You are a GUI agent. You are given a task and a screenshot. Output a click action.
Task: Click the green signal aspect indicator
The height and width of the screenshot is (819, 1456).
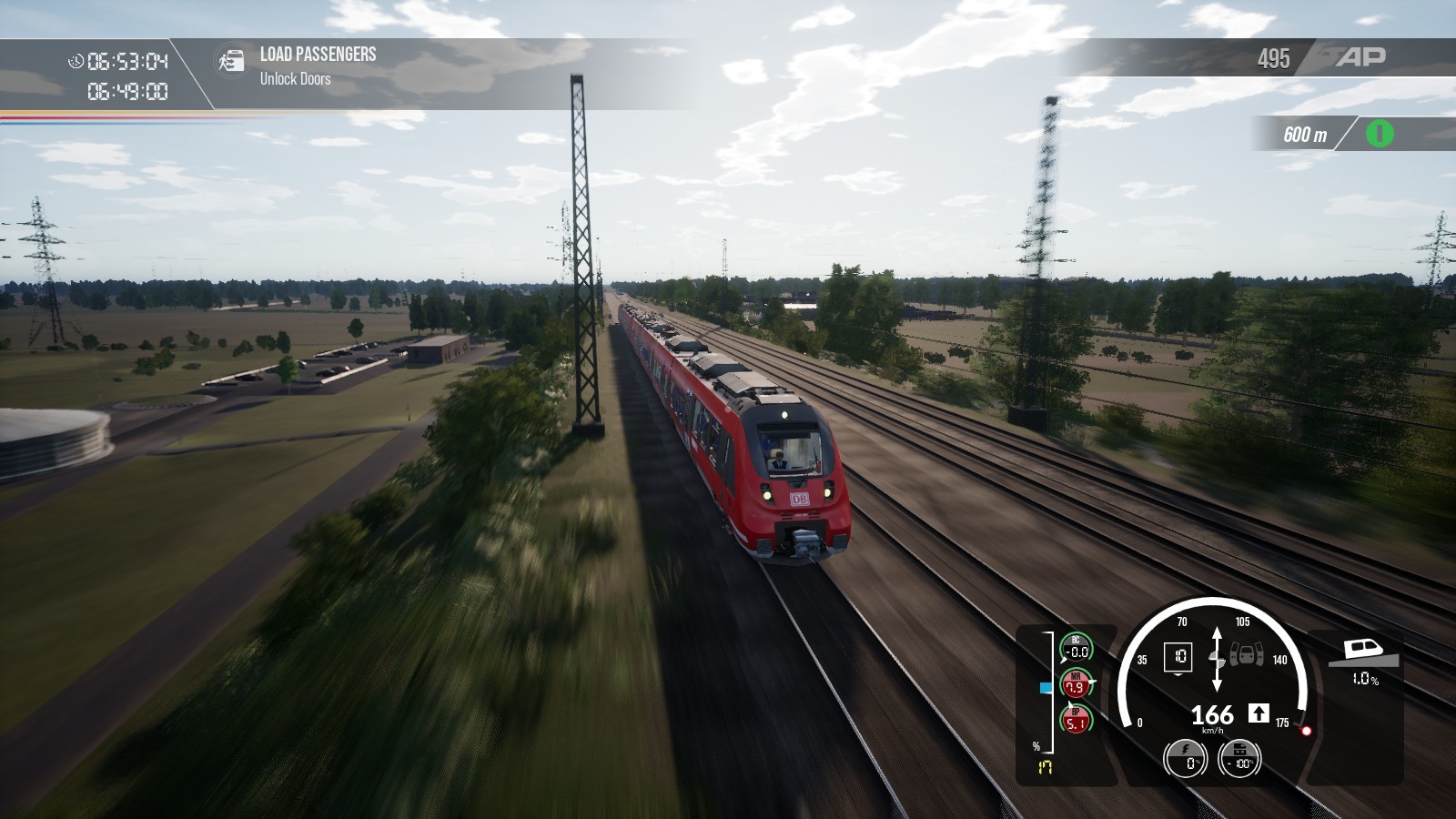(1379, 135)
